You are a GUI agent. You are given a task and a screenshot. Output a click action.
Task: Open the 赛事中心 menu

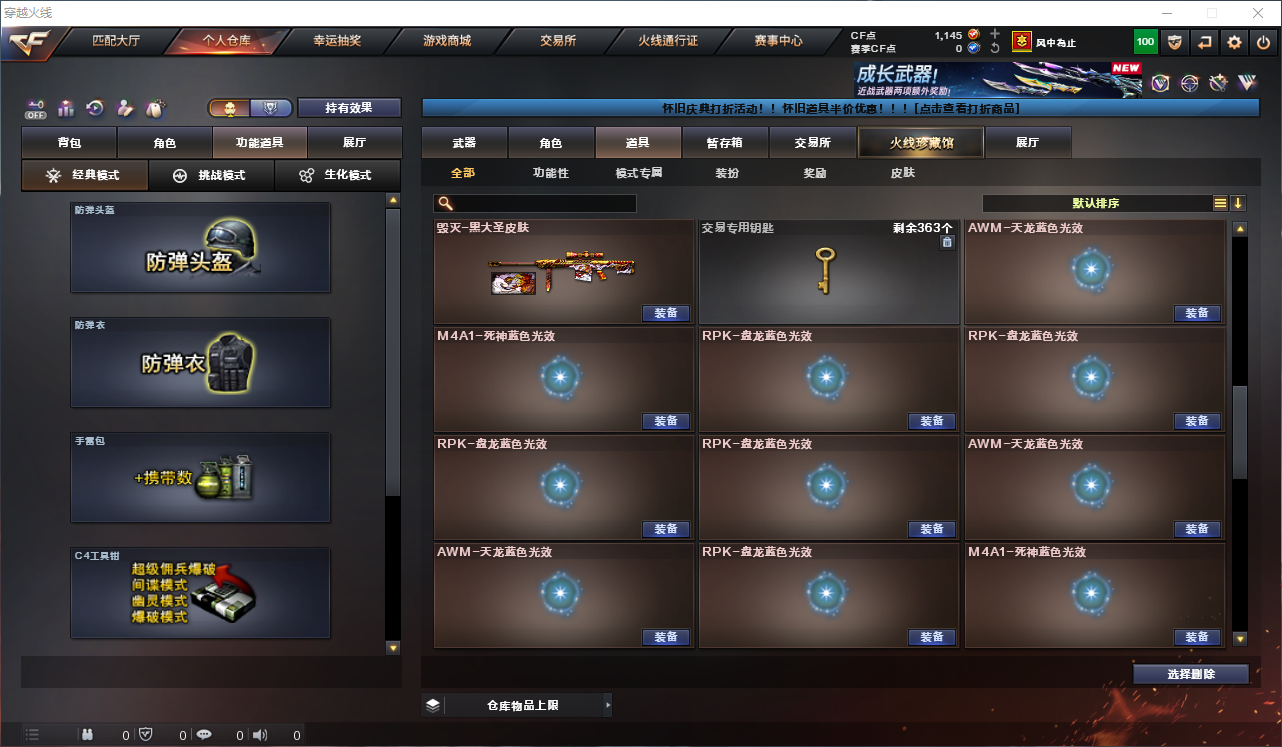pos(777,41)
